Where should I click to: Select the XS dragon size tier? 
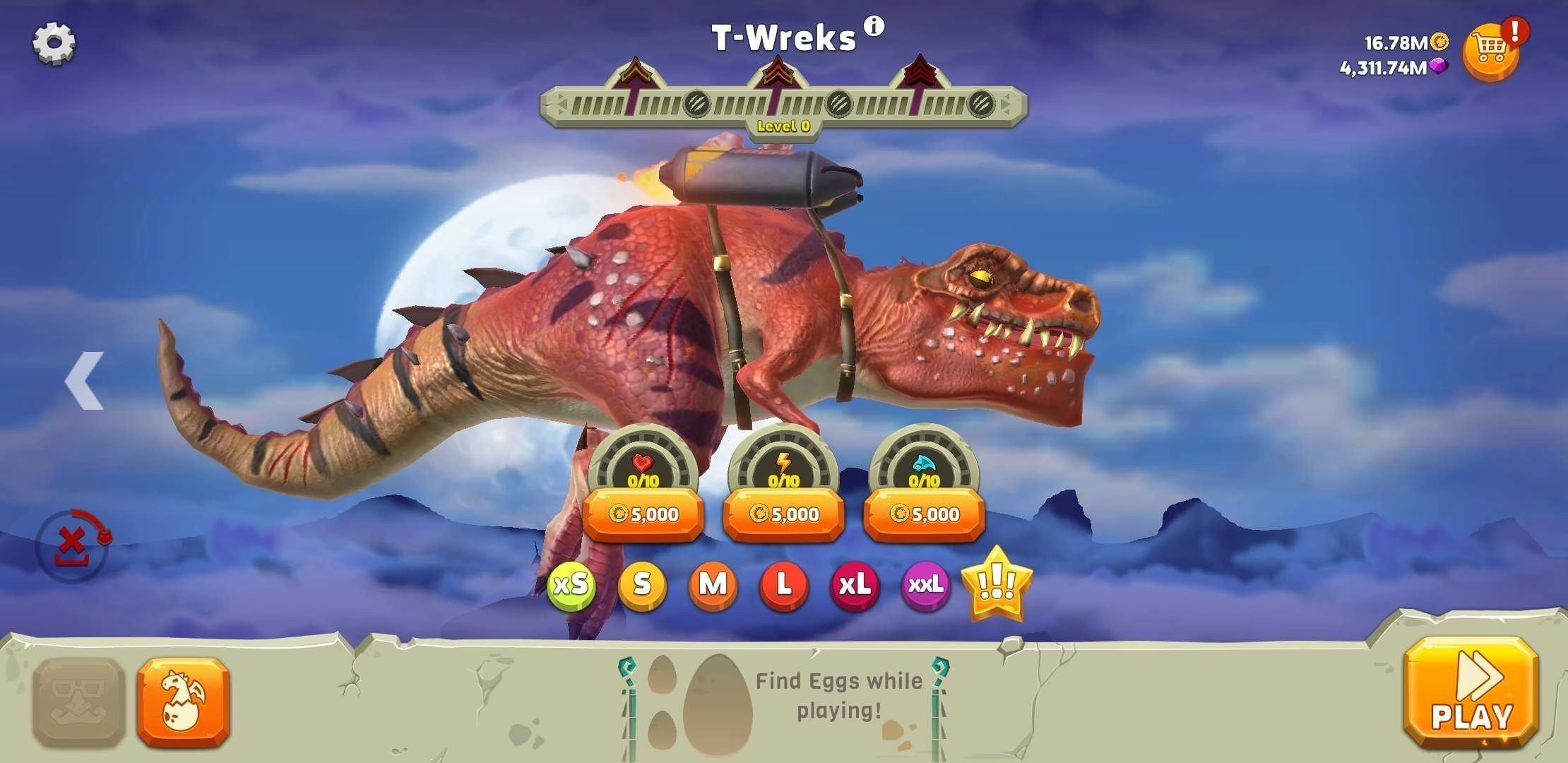pyautogui.click(x=571, y=585)
